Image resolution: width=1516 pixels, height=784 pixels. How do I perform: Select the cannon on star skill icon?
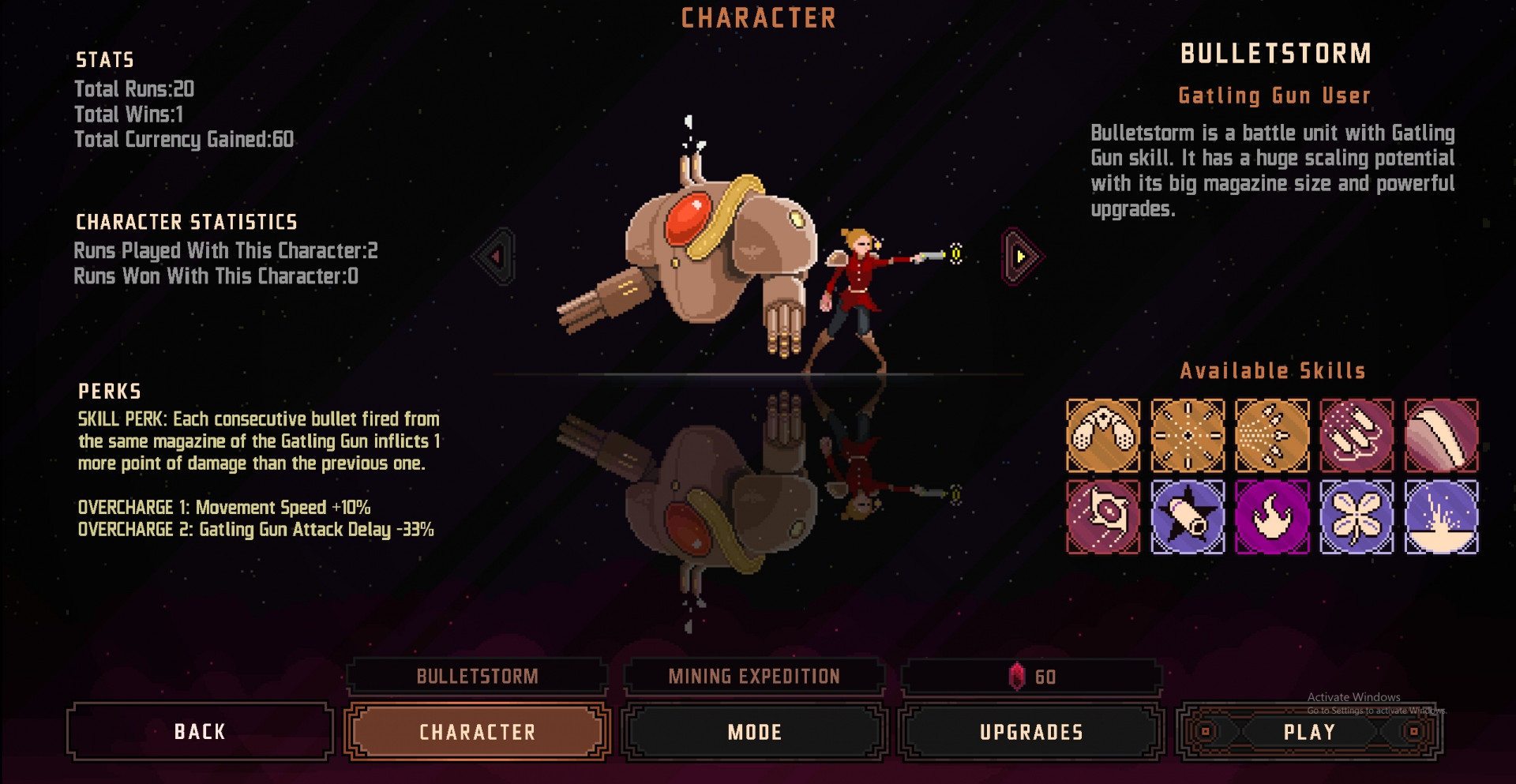[x=1188, y=517]
